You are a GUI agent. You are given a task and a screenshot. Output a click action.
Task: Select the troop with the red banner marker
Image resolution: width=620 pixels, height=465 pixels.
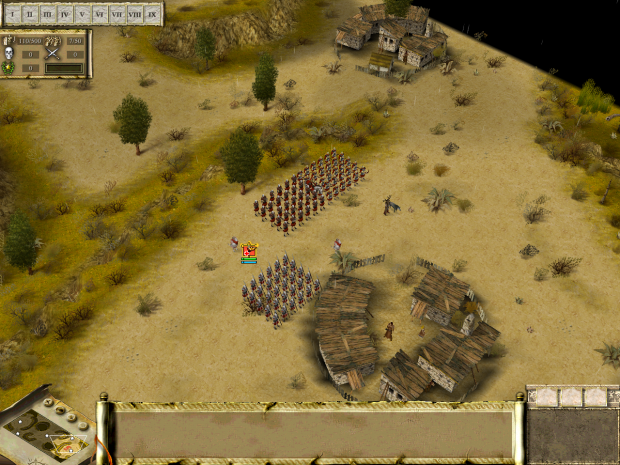click(250, 250)
